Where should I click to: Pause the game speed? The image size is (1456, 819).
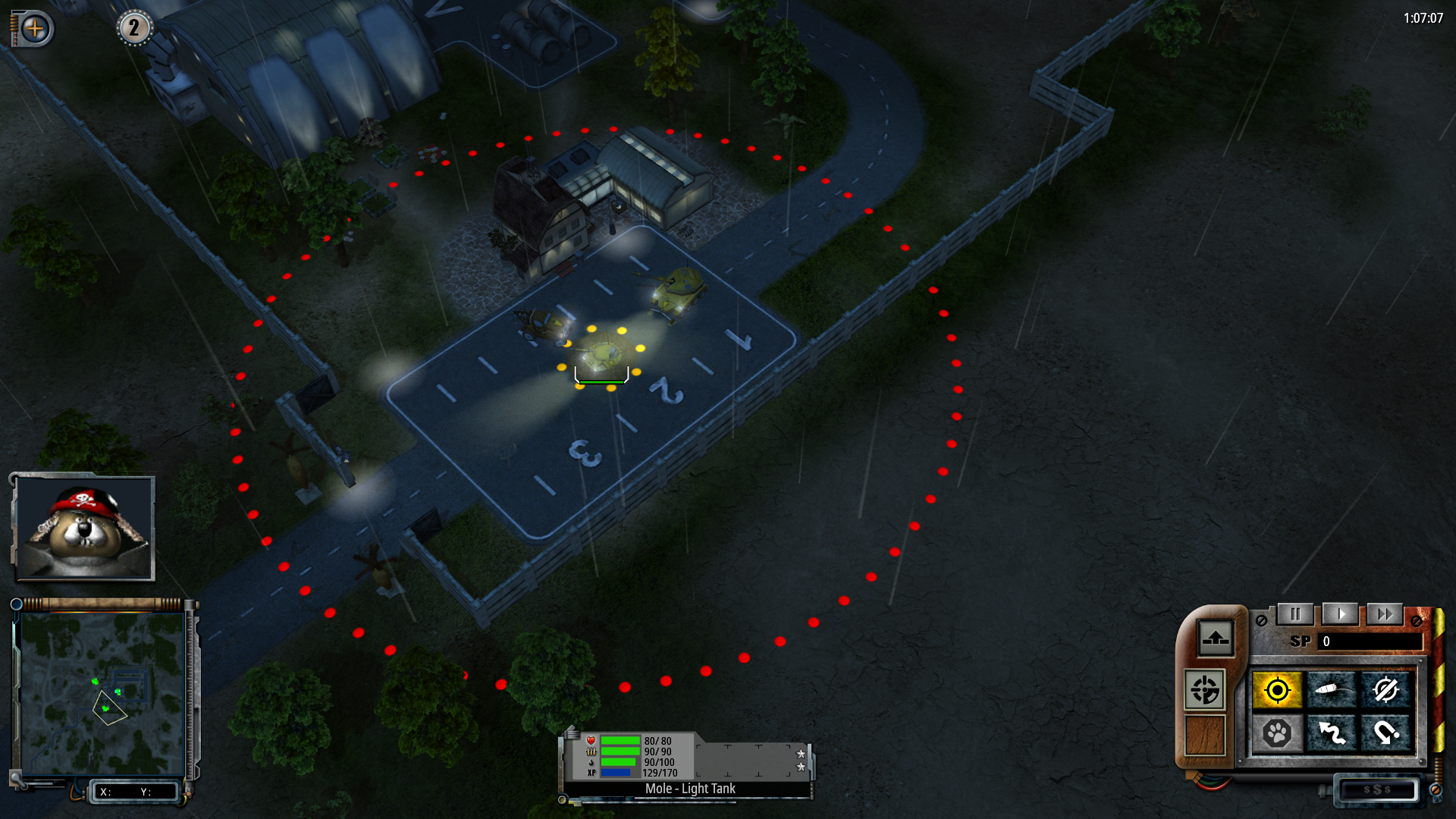coord(1295,613)
